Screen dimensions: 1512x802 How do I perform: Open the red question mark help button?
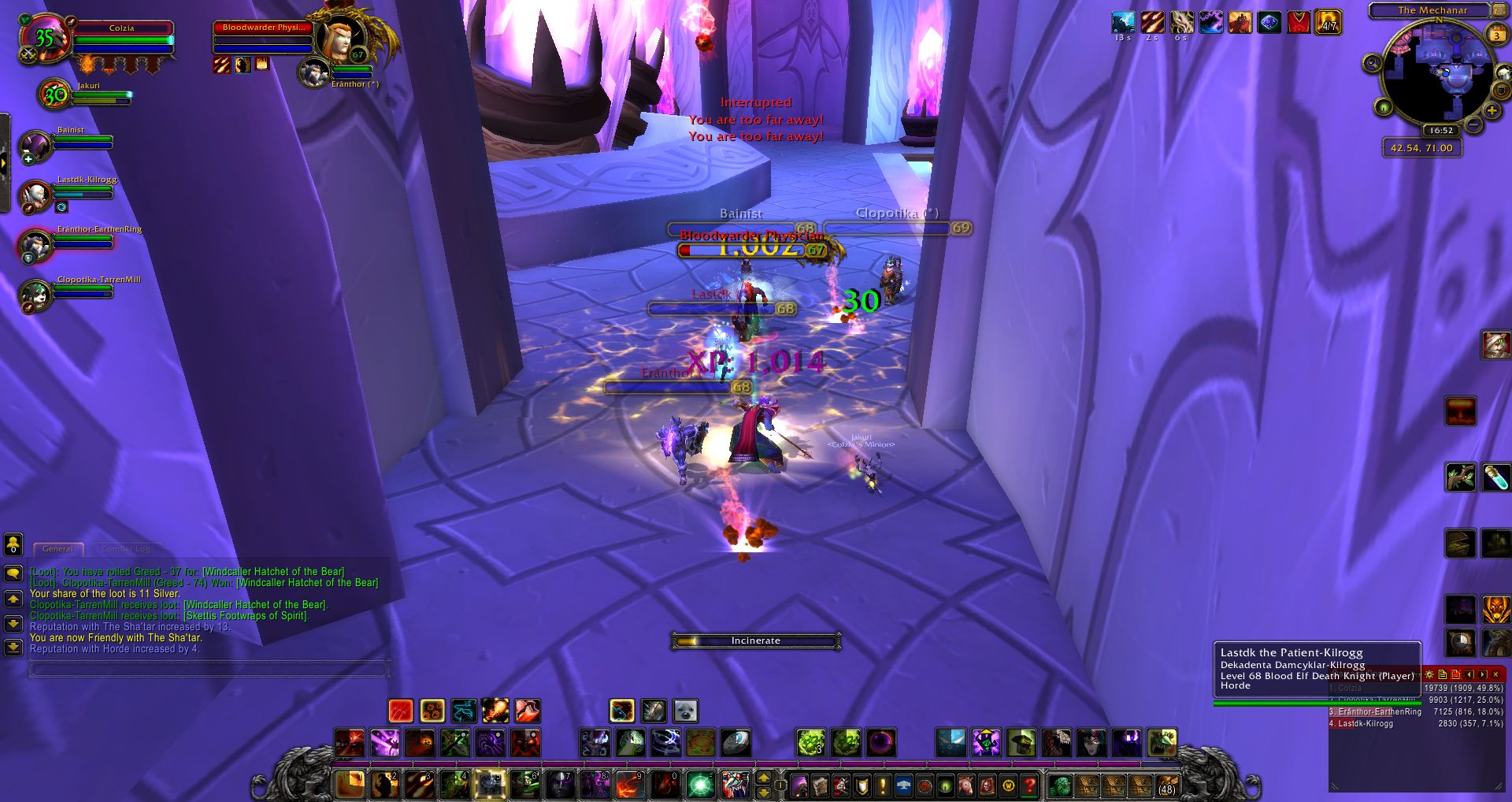point(1029,785)
